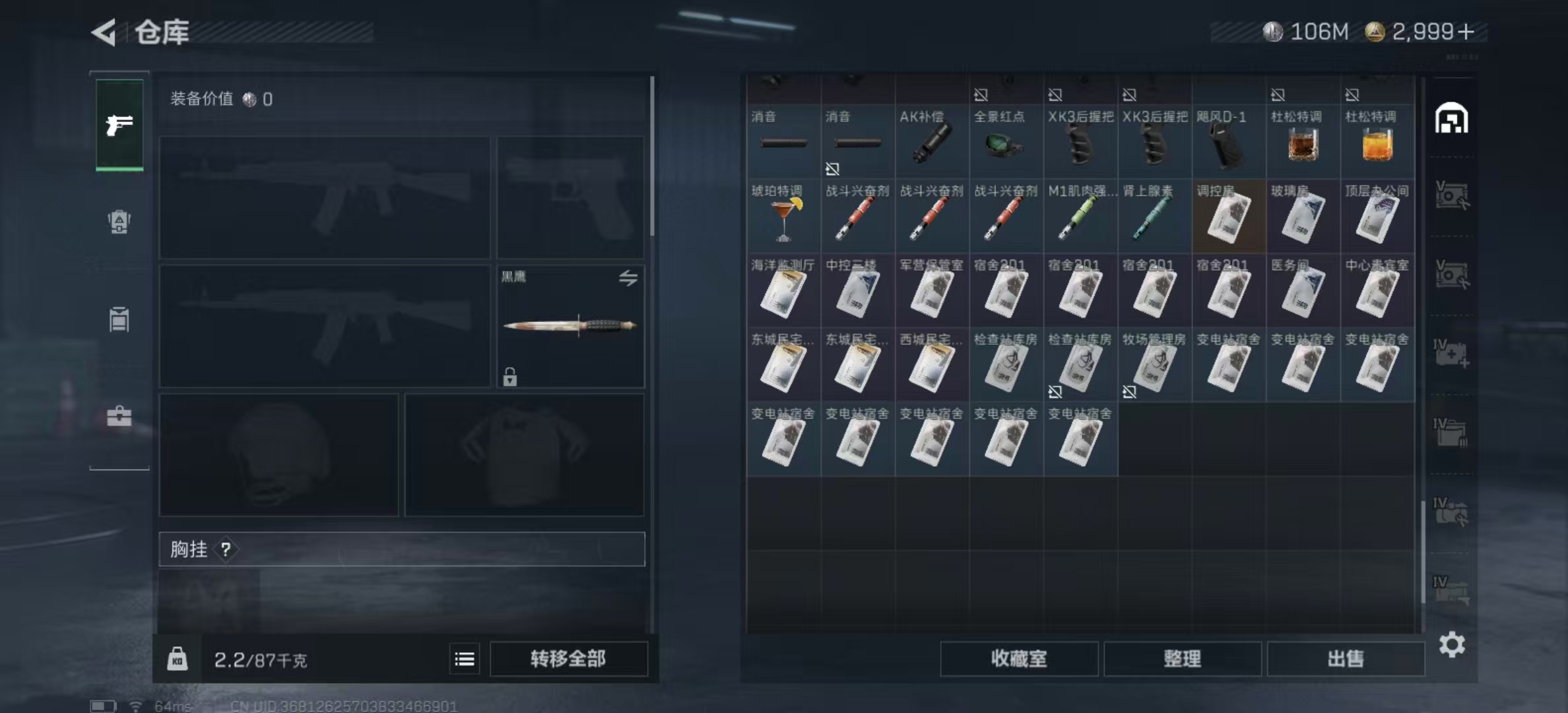
Task: Select the 牧场管理房 key card
Action: [1154, 365]
